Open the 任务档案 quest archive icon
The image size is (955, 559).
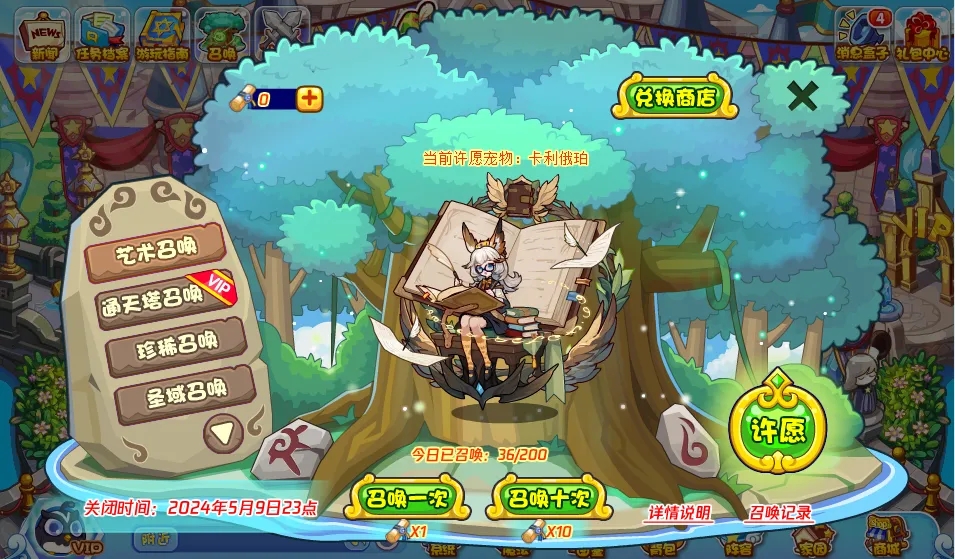[x=103, y=34]
